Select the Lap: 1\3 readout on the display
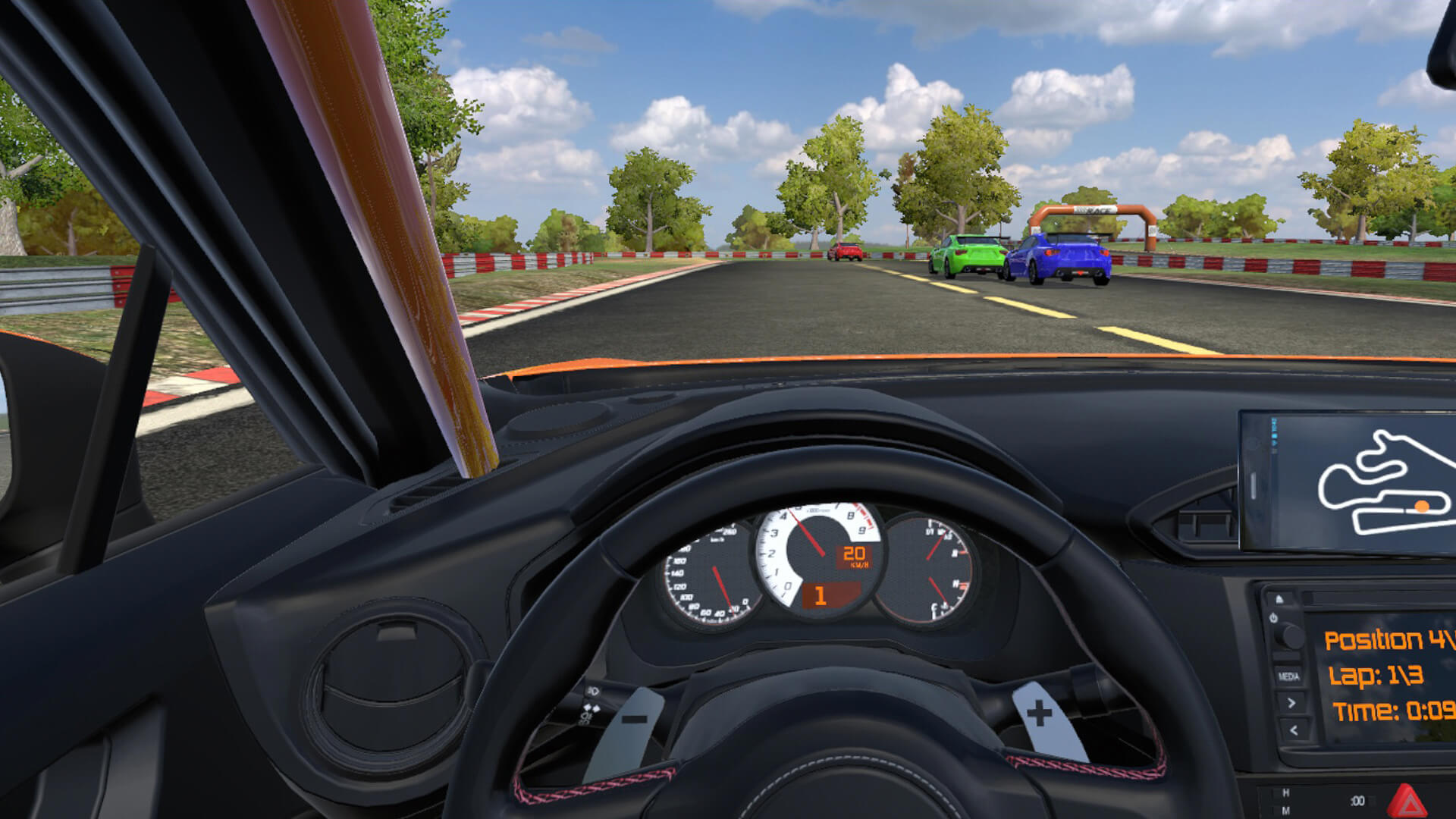This screenshot has height=819, width=1456. point(1375,676)
